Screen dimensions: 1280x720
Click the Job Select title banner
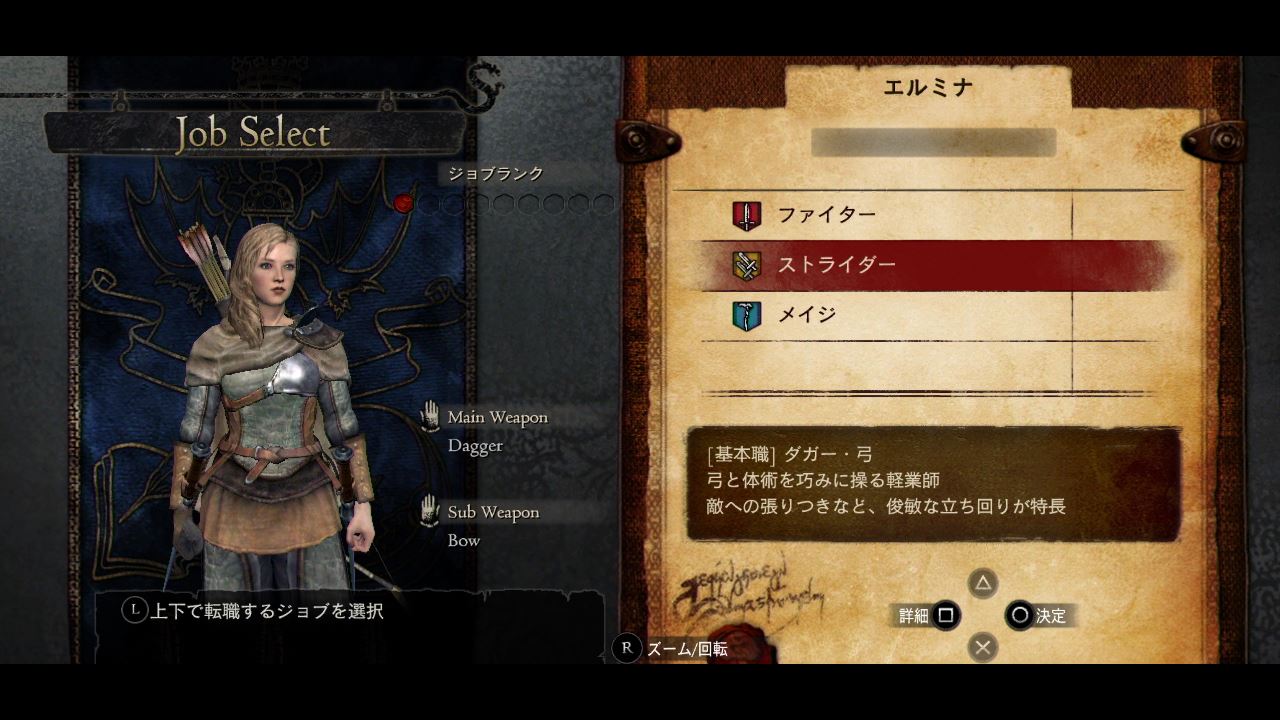tap(252, 133)
